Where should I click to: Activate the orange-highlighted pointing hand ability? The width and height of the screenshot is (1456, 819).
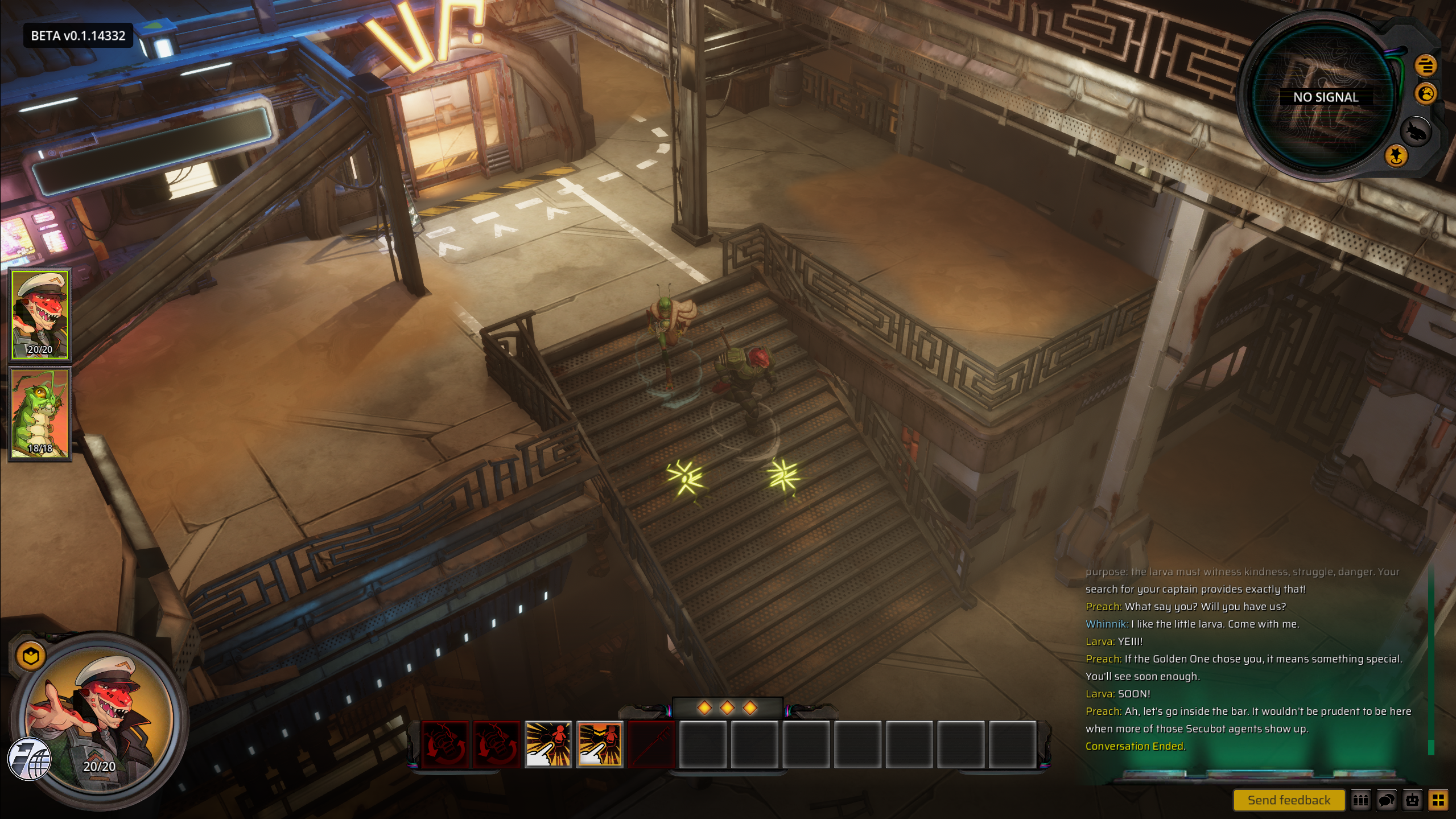pyautogui.click(x=600, y=744)
